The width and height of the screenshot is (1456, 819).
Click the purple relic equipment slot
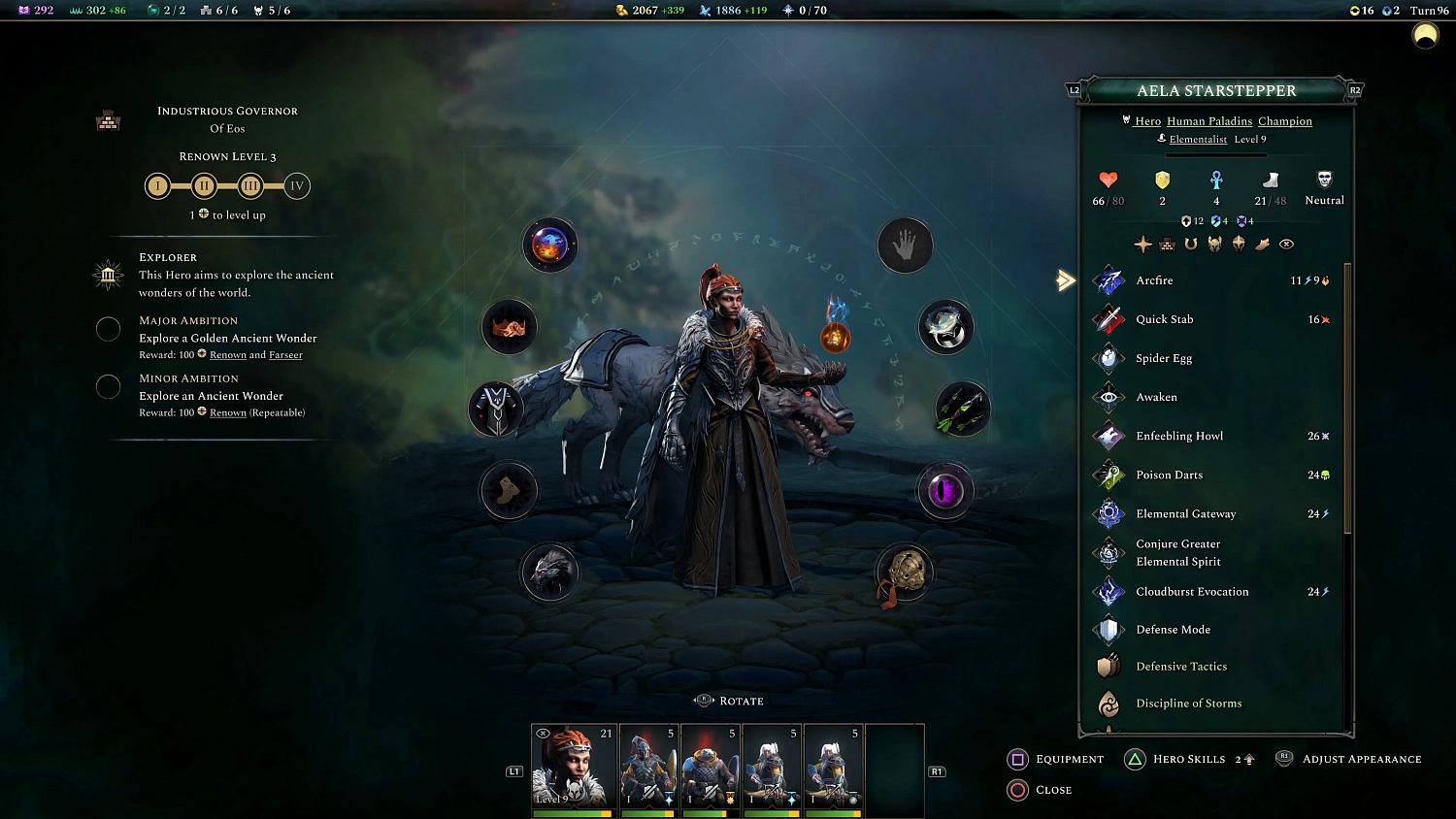click(x=945, y=491)
